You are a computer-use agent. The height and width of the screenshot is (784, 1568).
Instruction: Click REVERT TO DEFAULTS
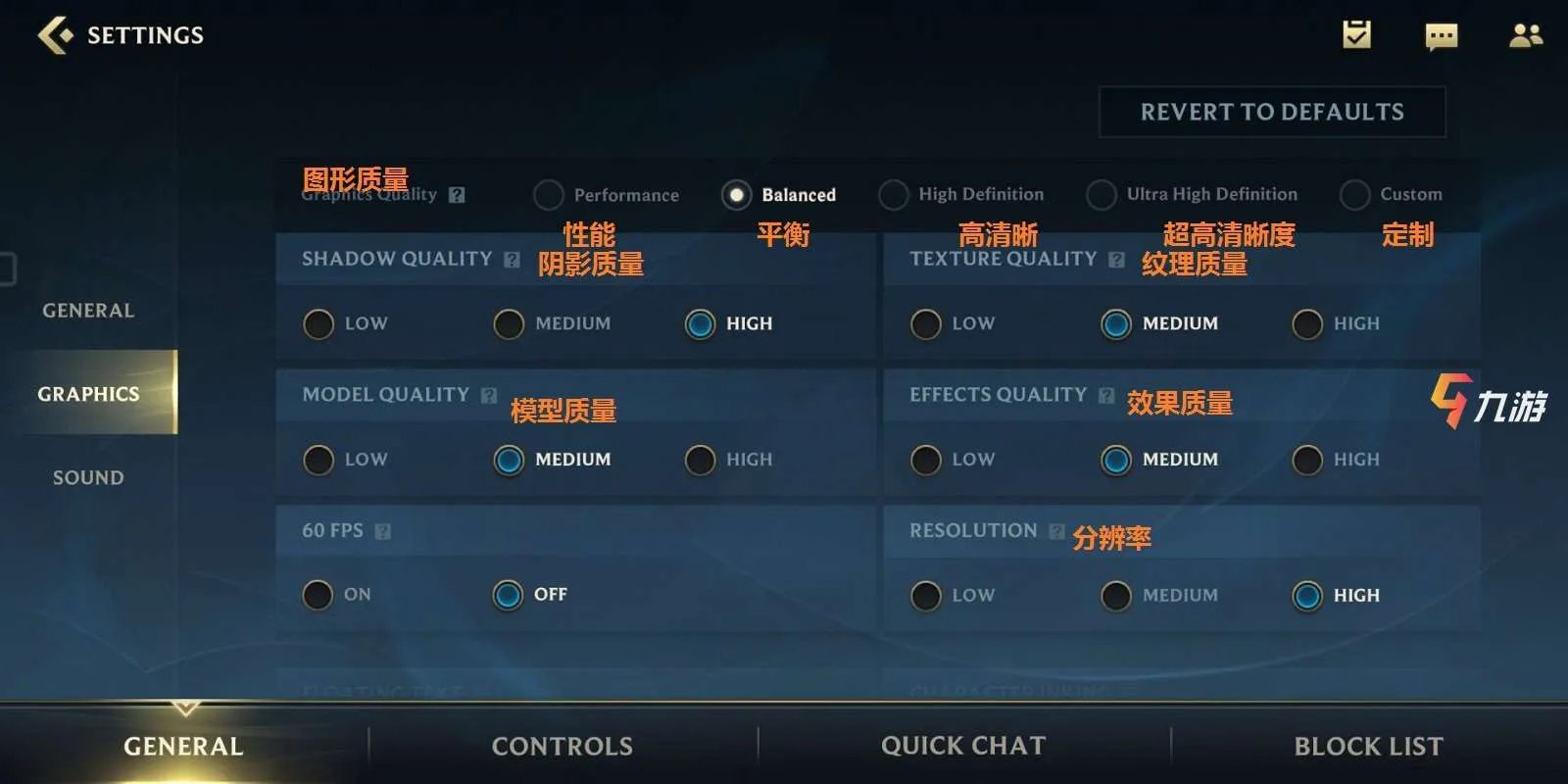[1271, 111]
